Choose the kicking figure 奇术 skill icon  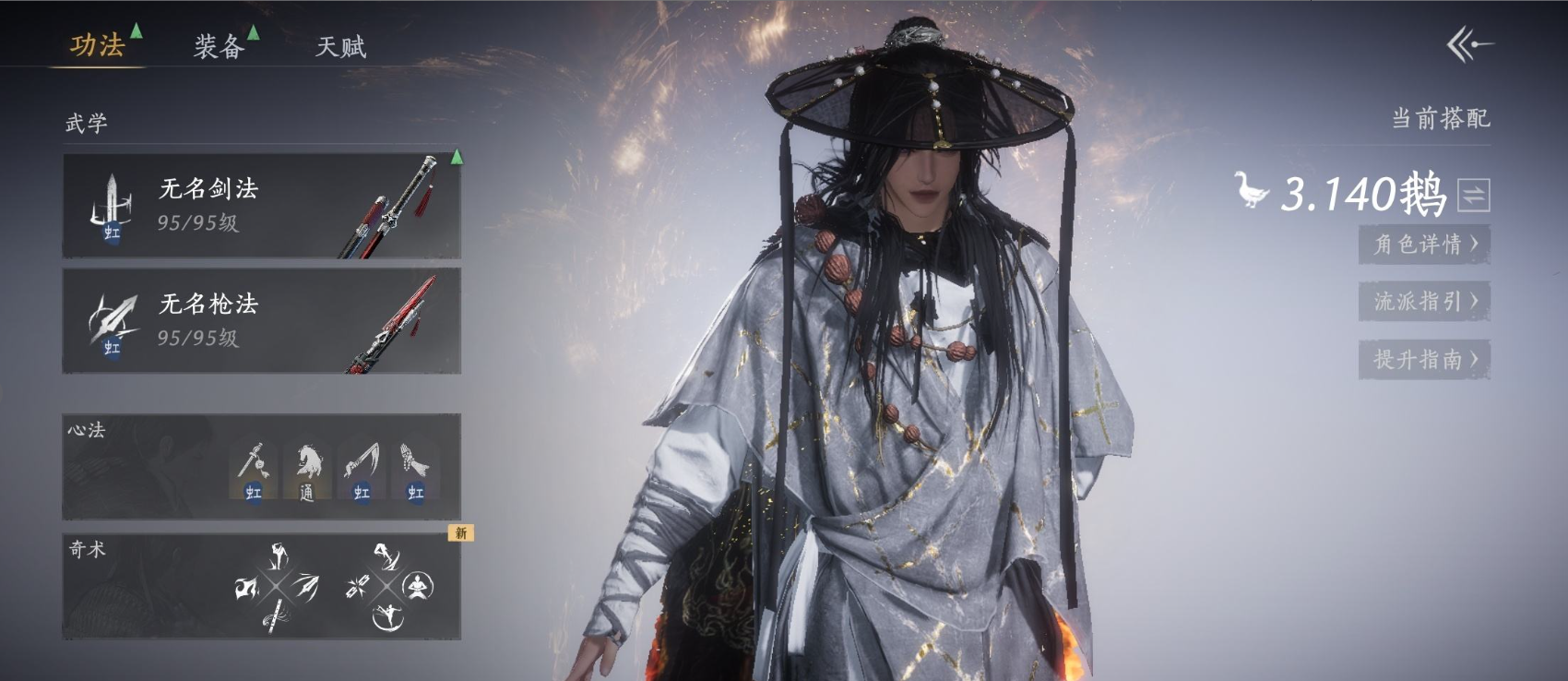pos(388,615)
